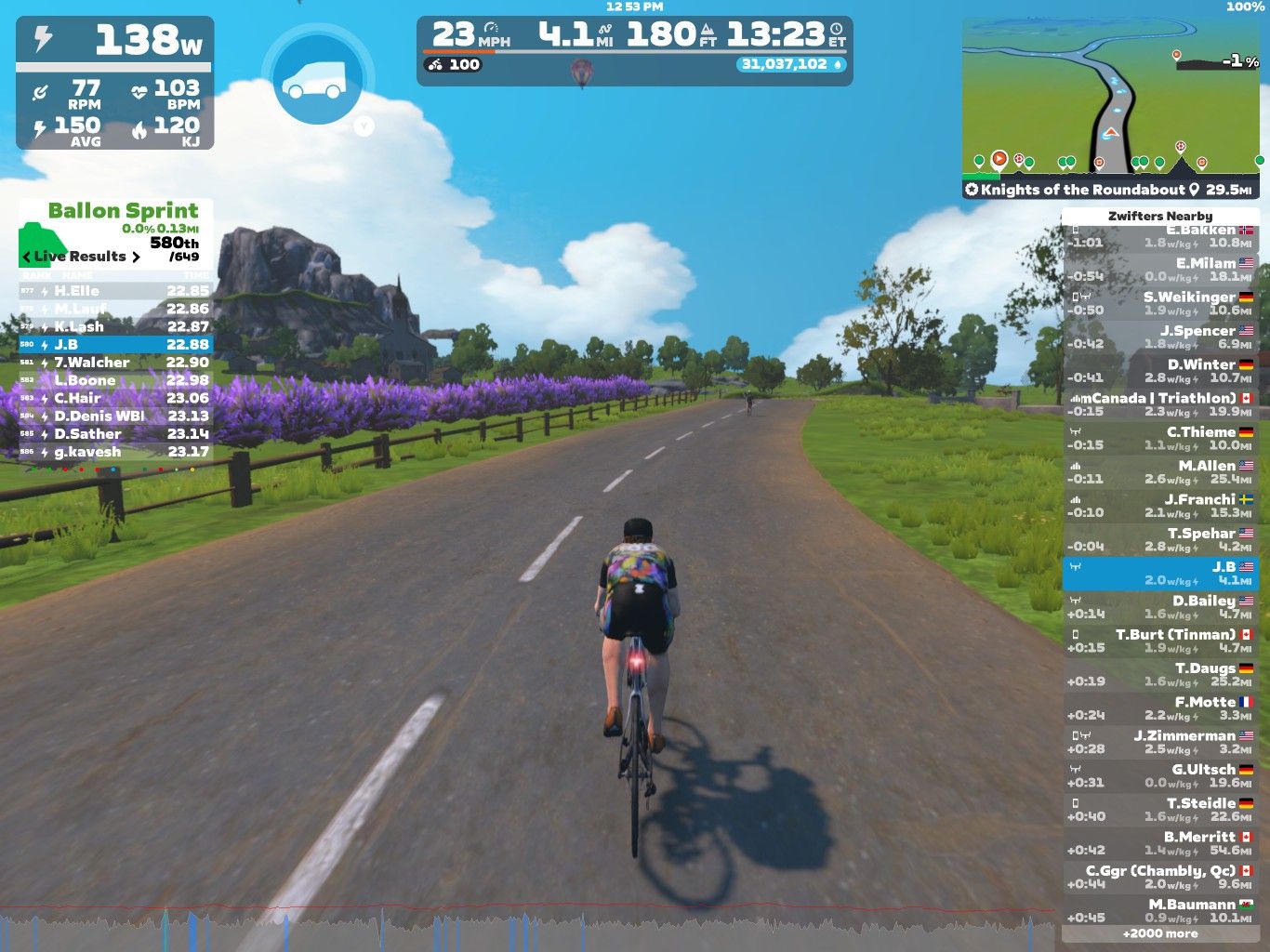Select M.Baumann in Zwifters Nearby list
This screenshot has height=952, width=1270.
pyautogui.click(x=1159, y=910)
